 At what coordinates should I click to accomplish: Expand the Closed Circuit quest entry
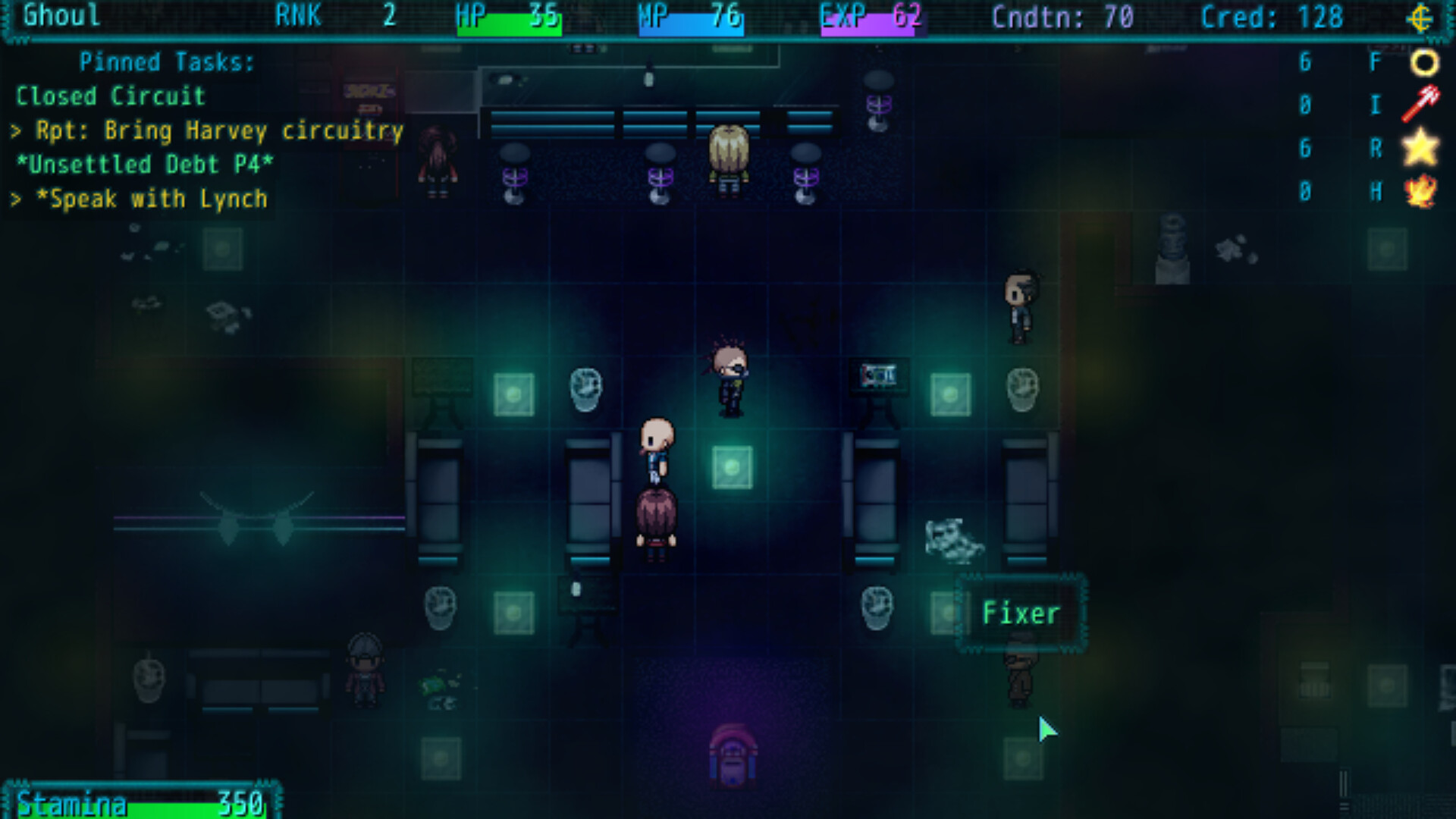111,96
